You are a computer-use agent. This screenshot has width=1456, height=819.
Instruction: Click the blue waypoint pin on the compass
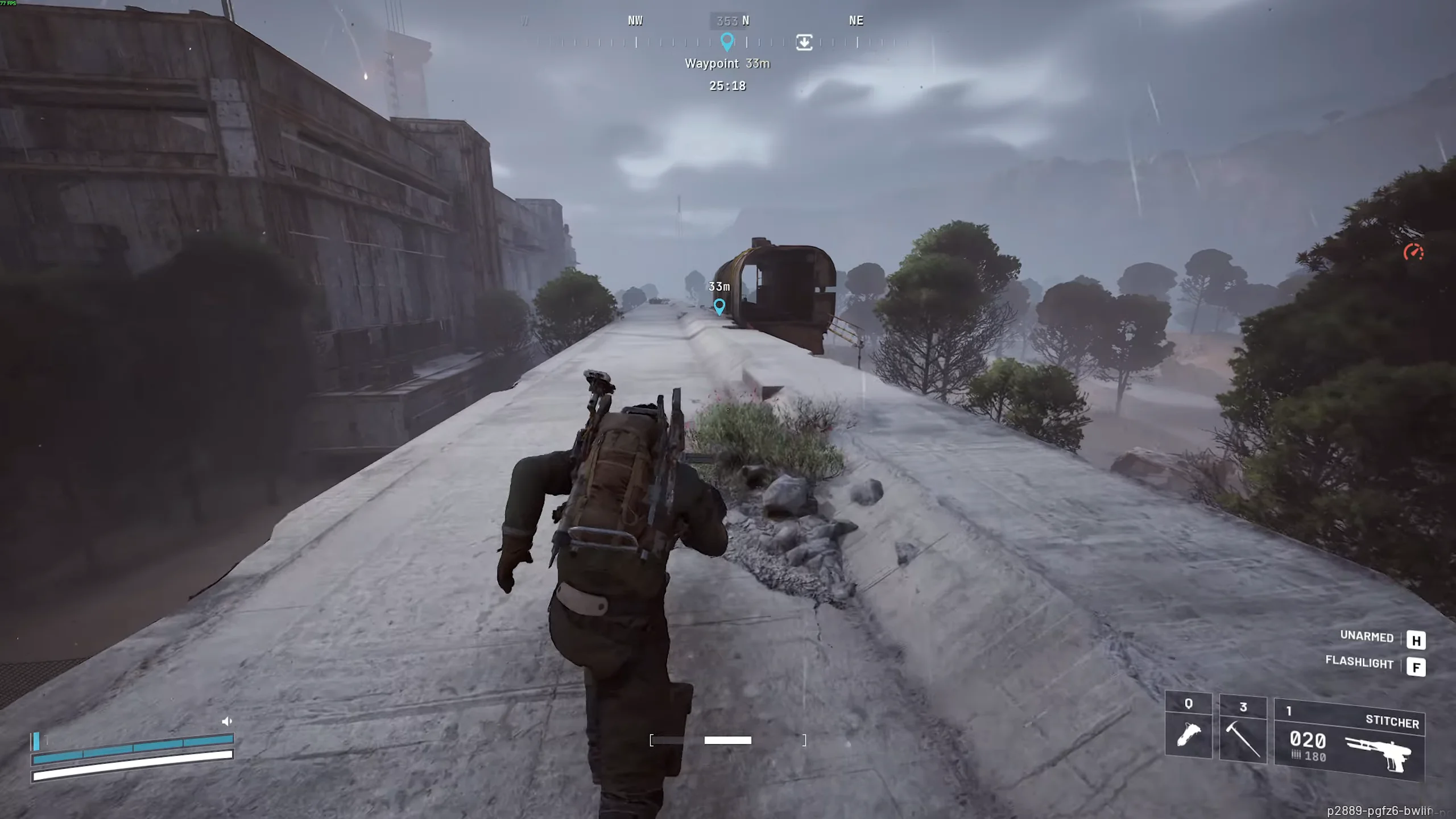tap(726, 42)
